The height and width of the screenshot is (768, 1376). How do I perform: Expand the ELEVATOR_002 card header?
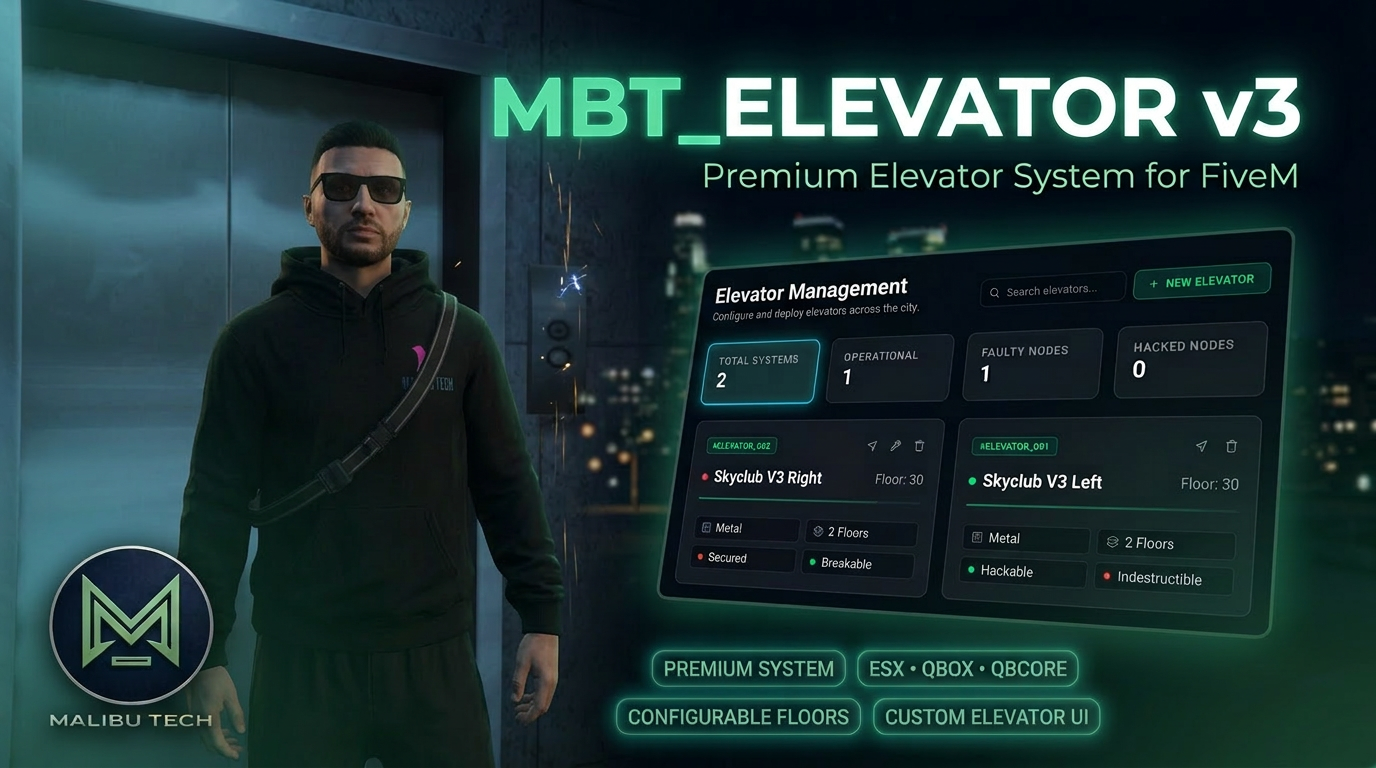(x=741, y=446)
